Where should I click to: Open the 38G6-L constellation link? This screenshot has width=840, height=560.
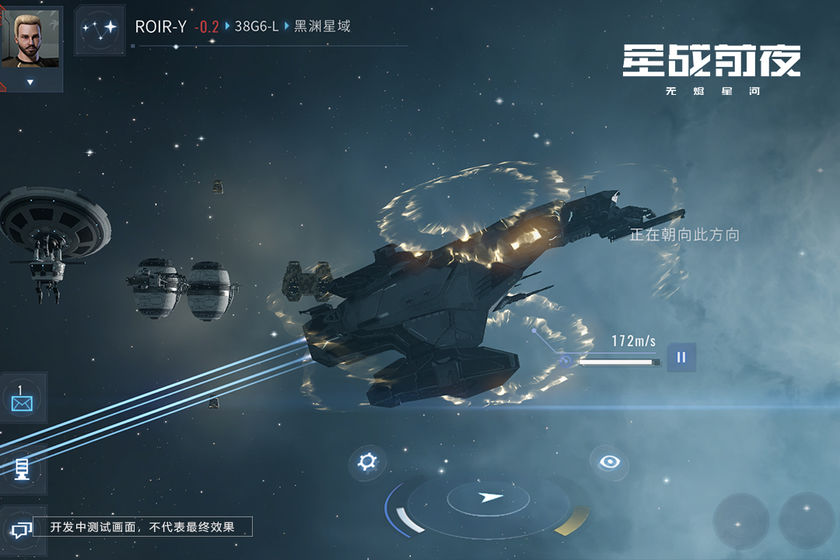coord(256,27)
